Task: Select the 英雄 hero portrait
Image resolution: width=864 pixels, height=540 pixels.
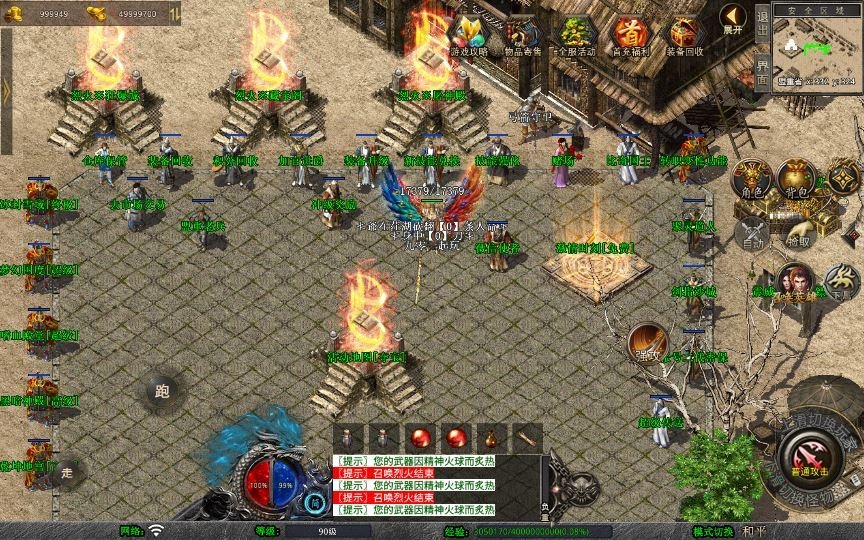Action: (x=796, y=281)
